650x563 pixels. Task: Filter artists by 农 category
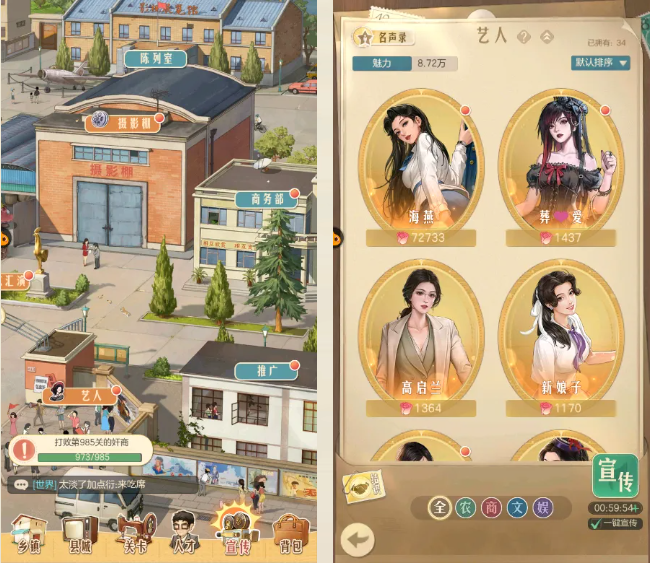(x=465, y=508)
